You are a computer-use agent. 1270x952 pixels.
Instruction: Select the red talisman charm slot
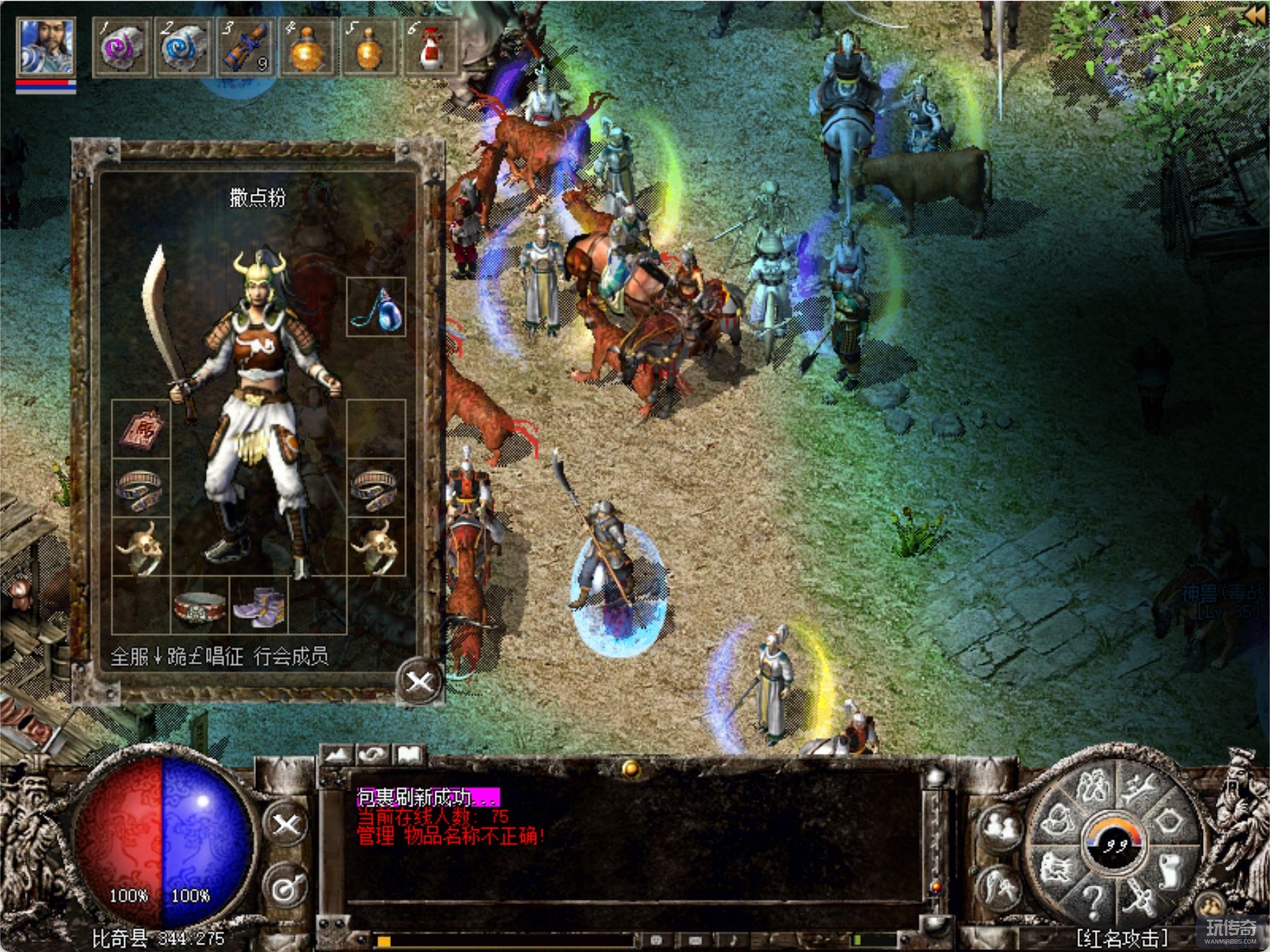pyautogui.click(x=141, y=428)
